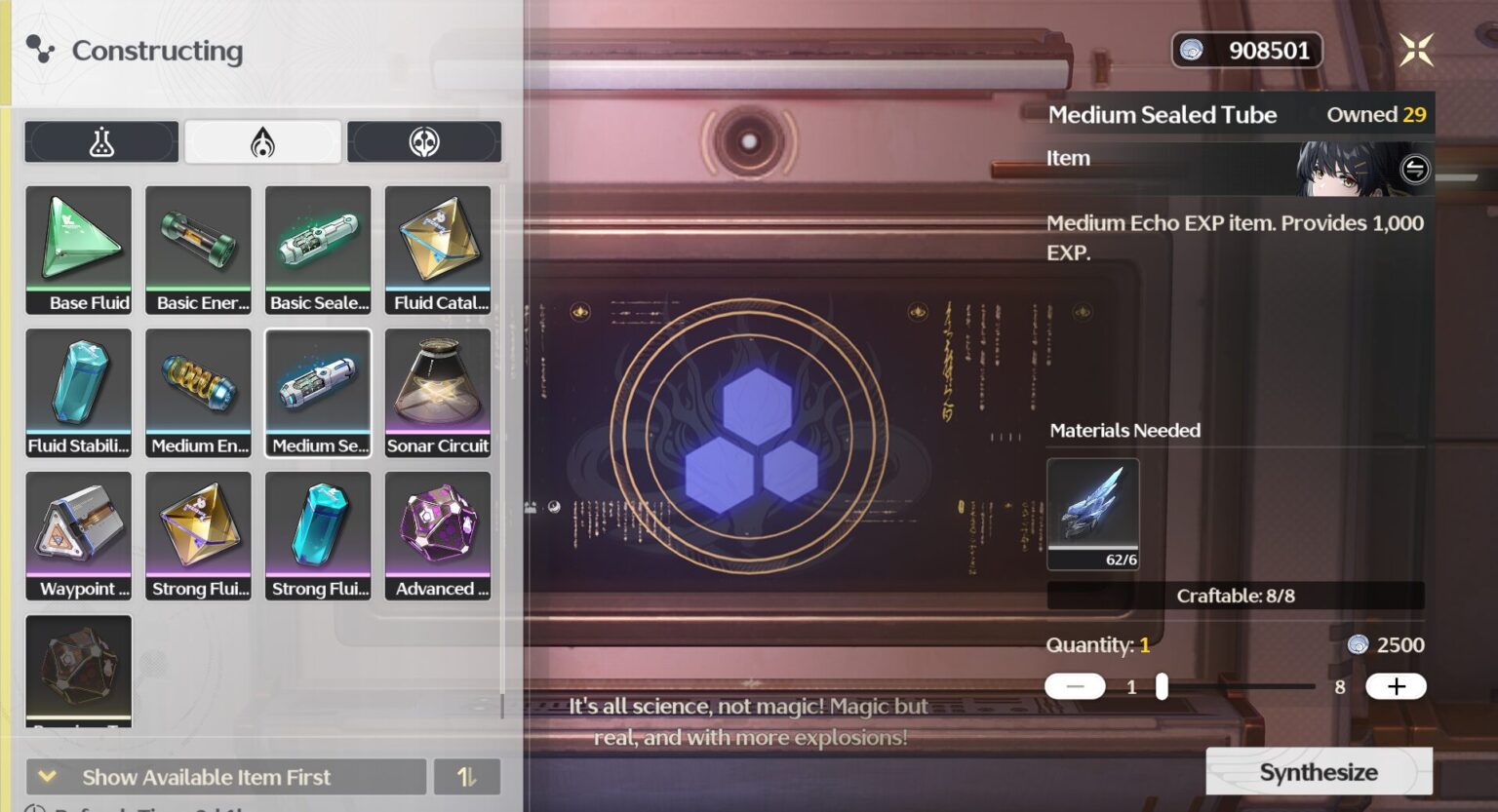
Task: Click the quantity slider handle
Action: click(x=1162, y=685)
